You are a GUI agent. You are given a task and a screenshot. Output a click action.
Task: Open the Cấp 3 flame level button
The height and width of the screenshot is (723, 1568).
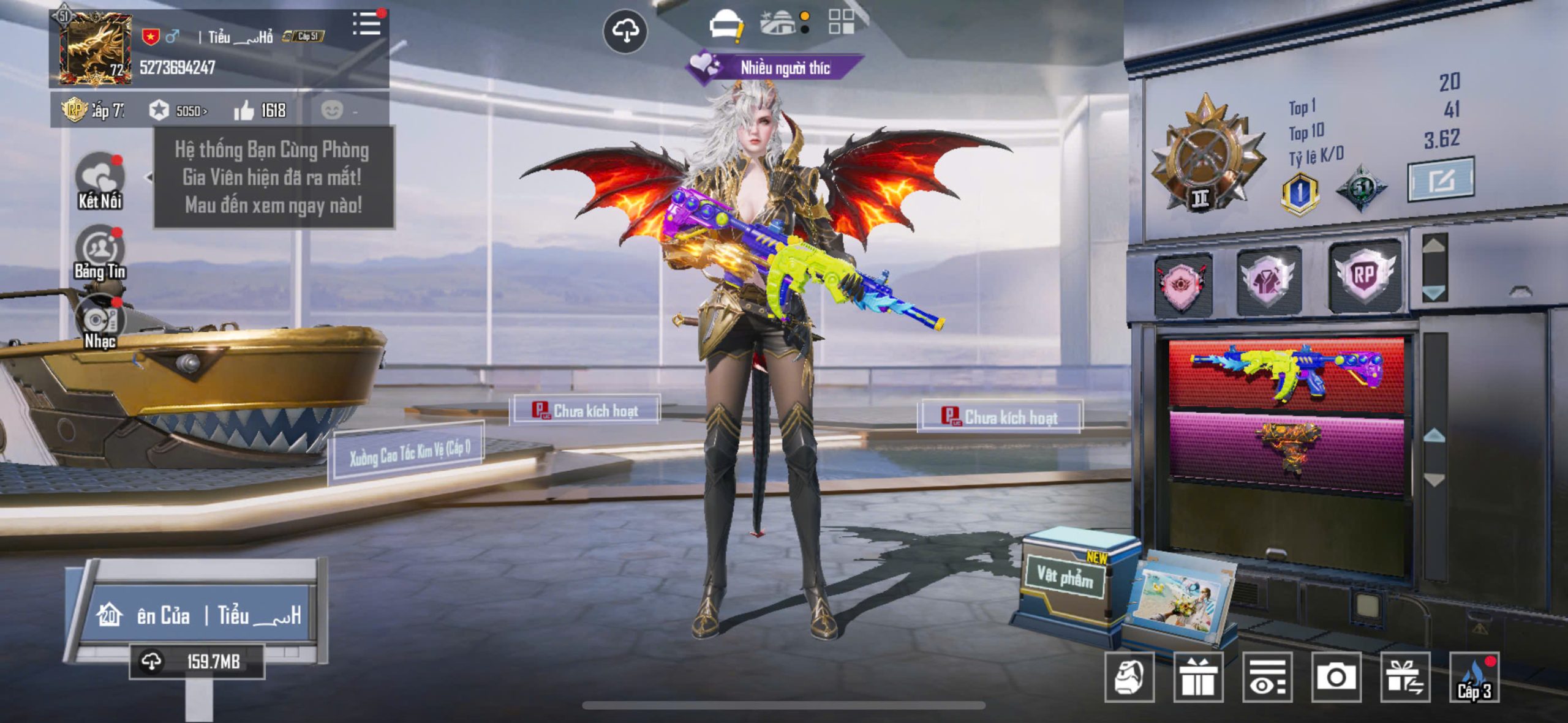[x=1474, y=676]
